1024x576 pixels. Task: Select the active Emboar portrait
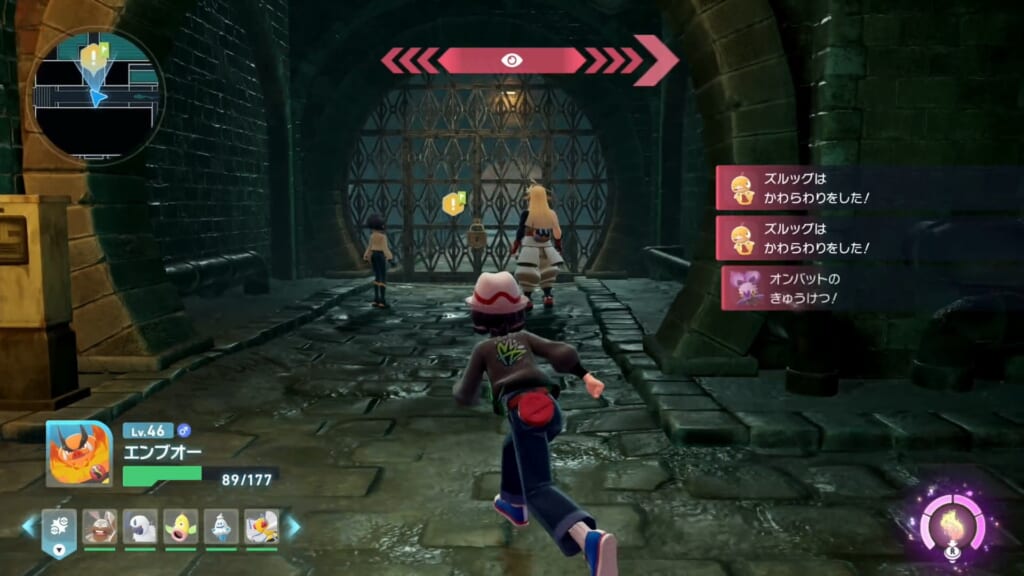click(x=78, y=453)
